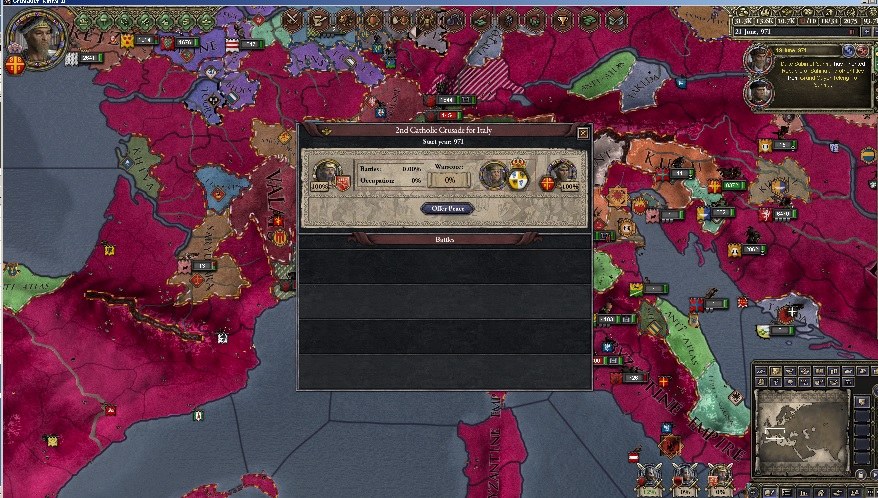Image resolution: width=878 pixels, height=498 pixels.
Task: Click the Battles section header
Action: 445,240
